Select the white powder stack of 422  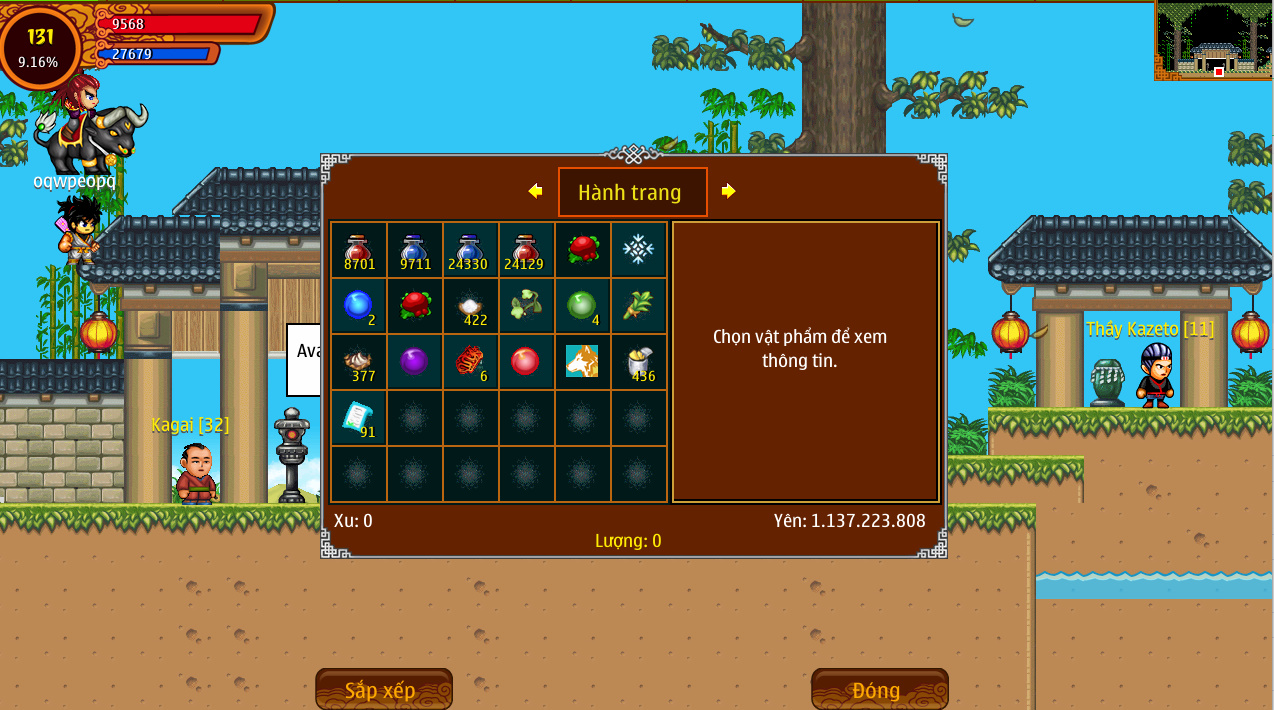[471, 306]
